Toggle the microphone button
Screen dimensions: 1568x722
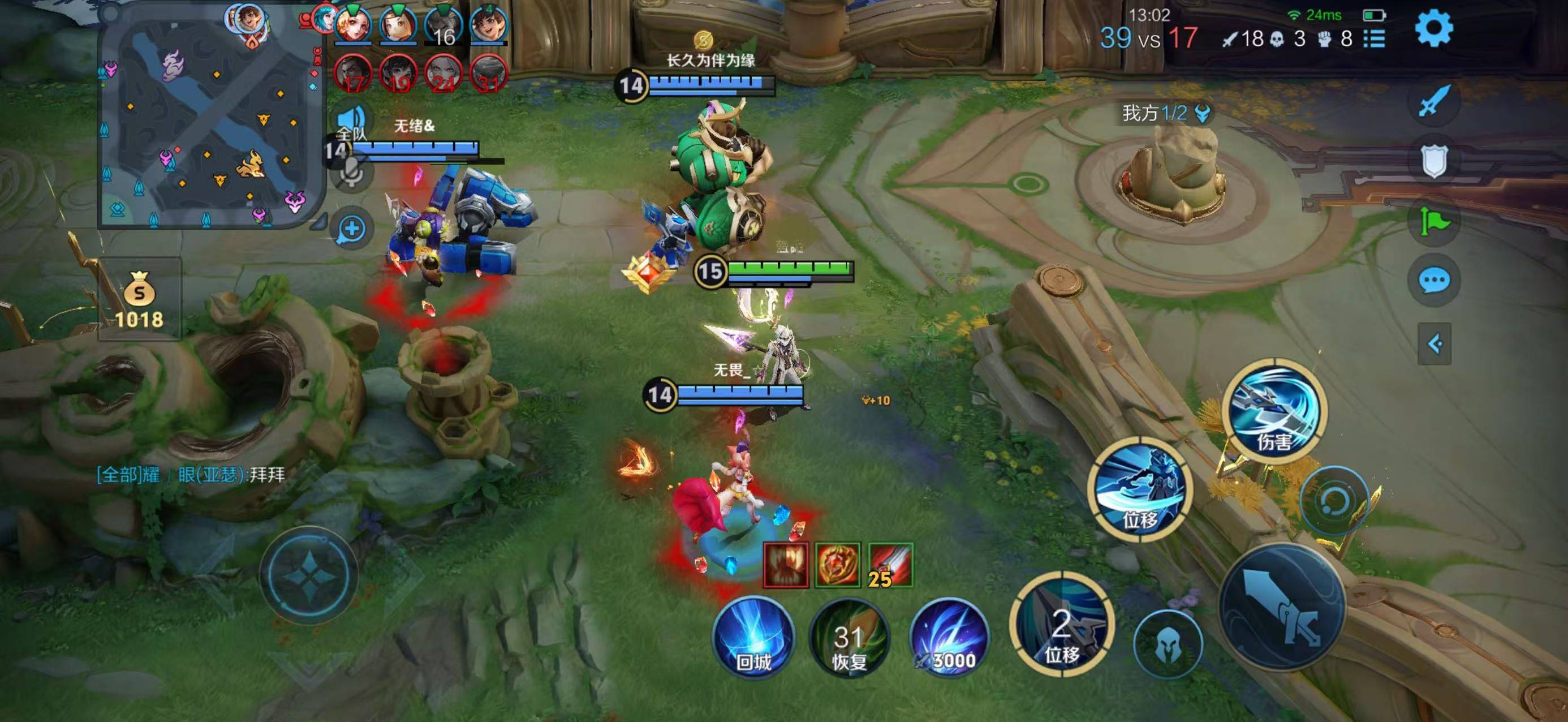[x=351, y=173]
